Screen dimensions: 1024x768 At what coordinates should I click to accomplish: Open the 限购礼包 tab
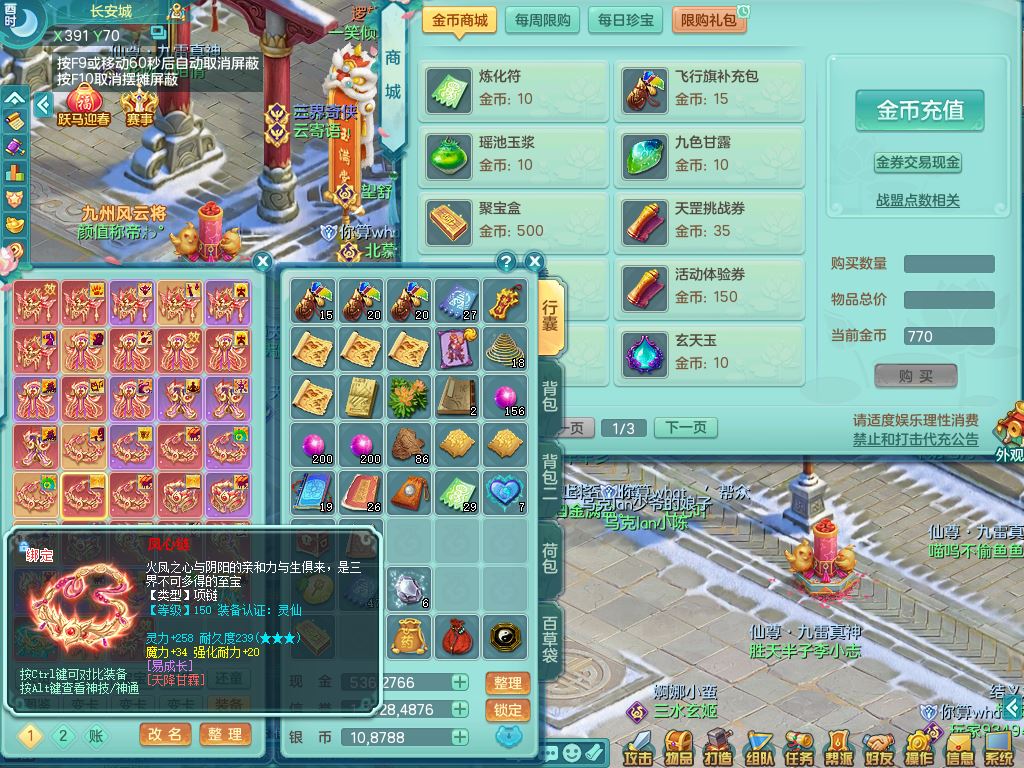(x=708, y=20)
